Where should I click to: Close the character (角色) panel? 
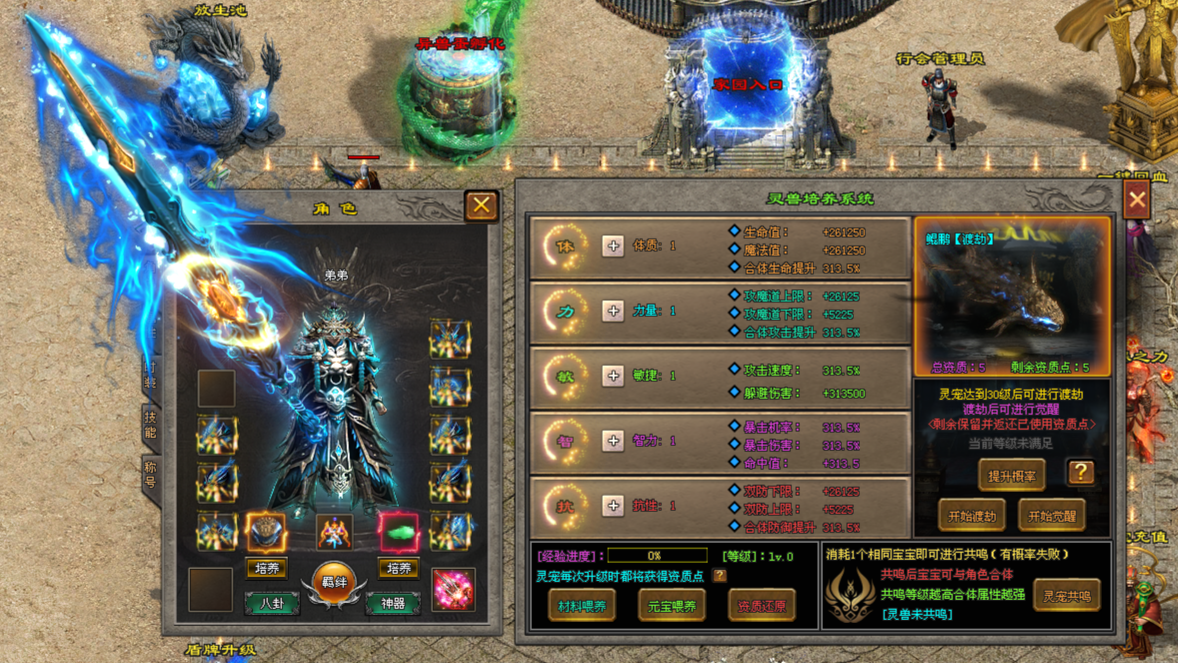[481, 205]
